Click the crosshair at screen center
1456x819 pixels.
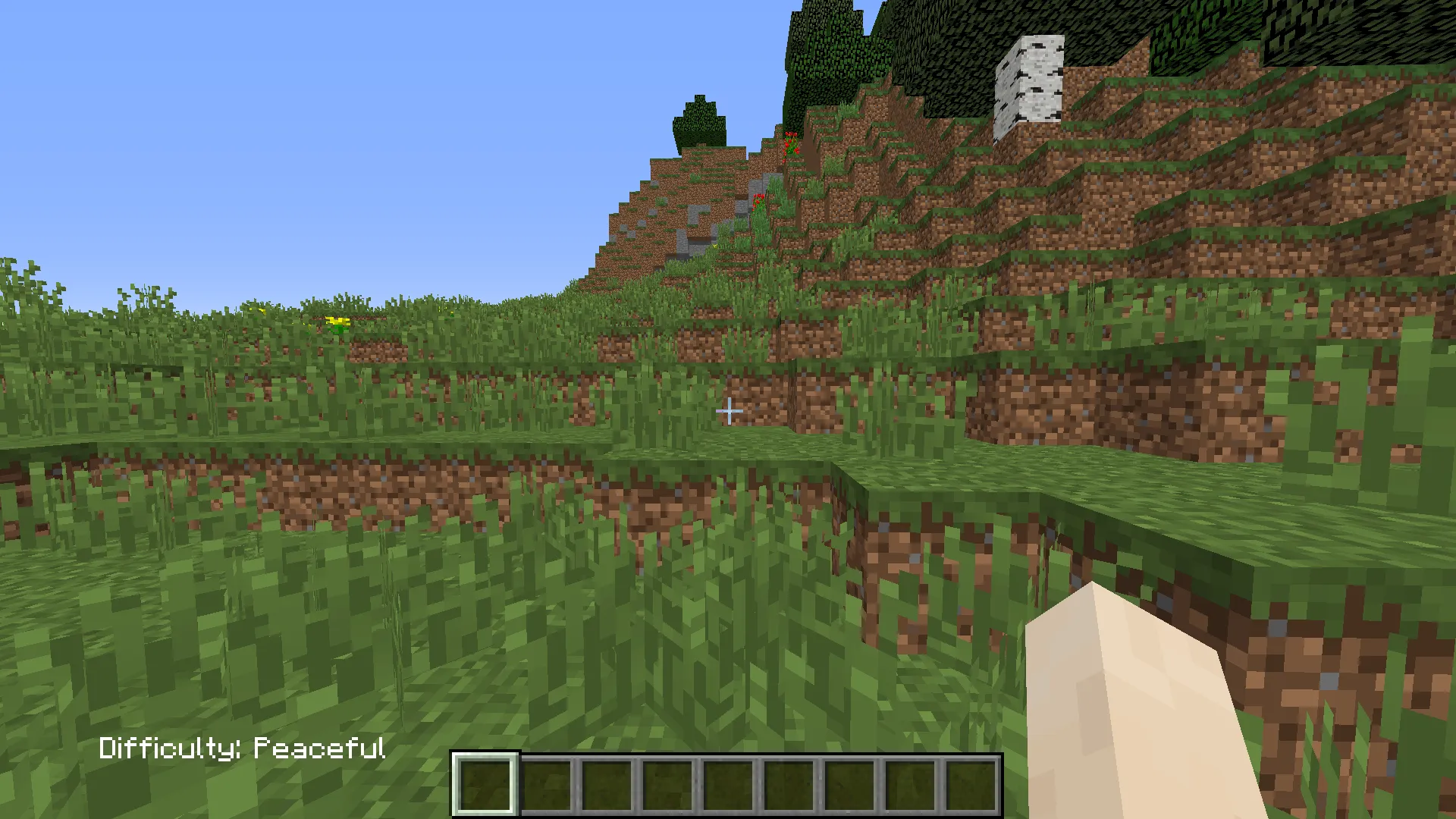click(x=730, y=410)
